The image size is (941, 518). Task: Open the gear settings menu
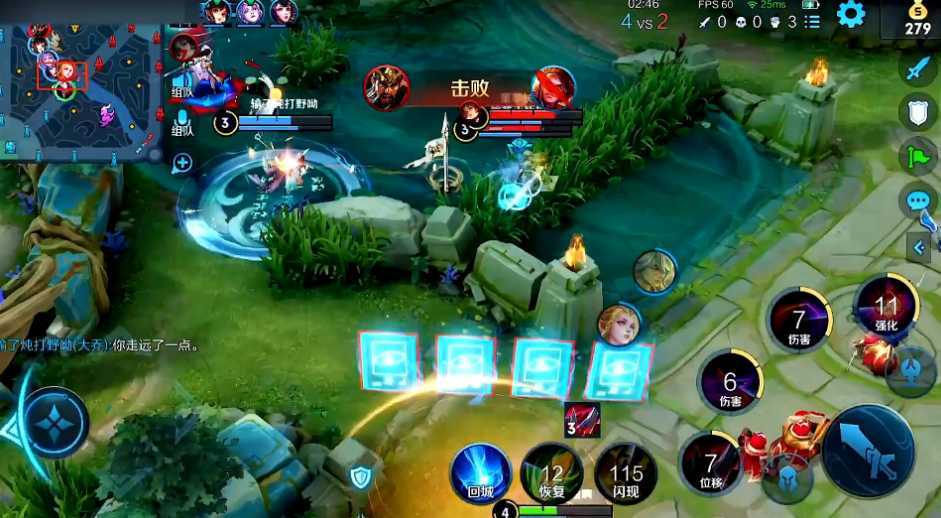point(851,14)
